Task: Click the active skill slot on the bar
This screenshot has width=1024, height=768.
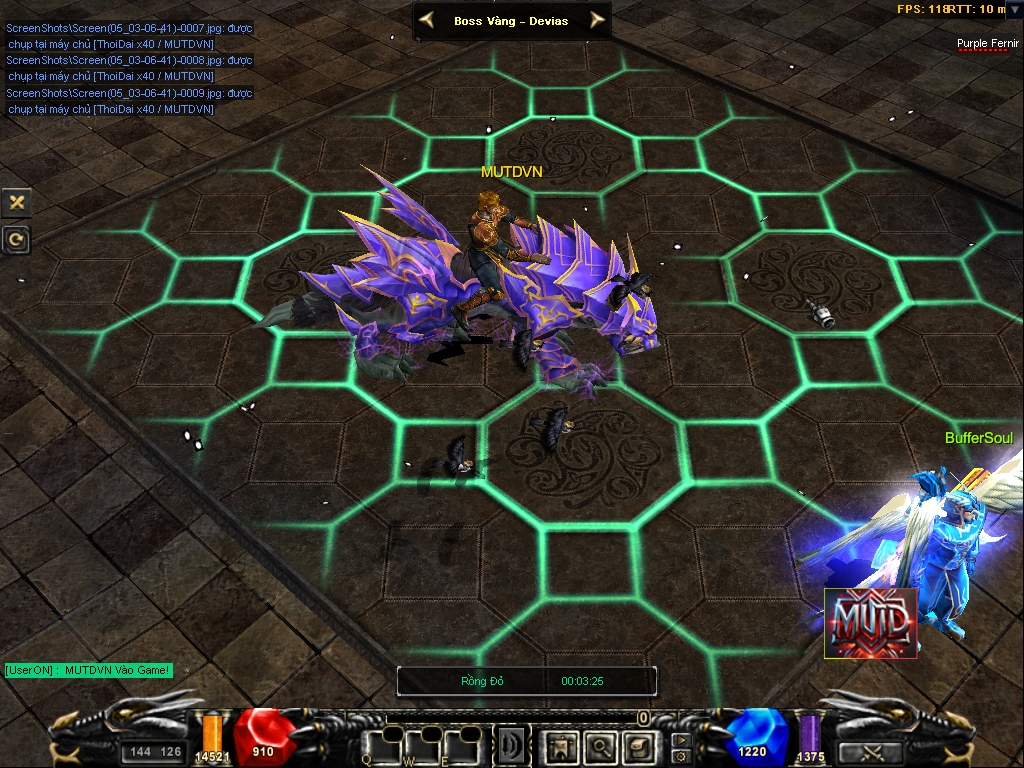Action: [x=513, y=745]
